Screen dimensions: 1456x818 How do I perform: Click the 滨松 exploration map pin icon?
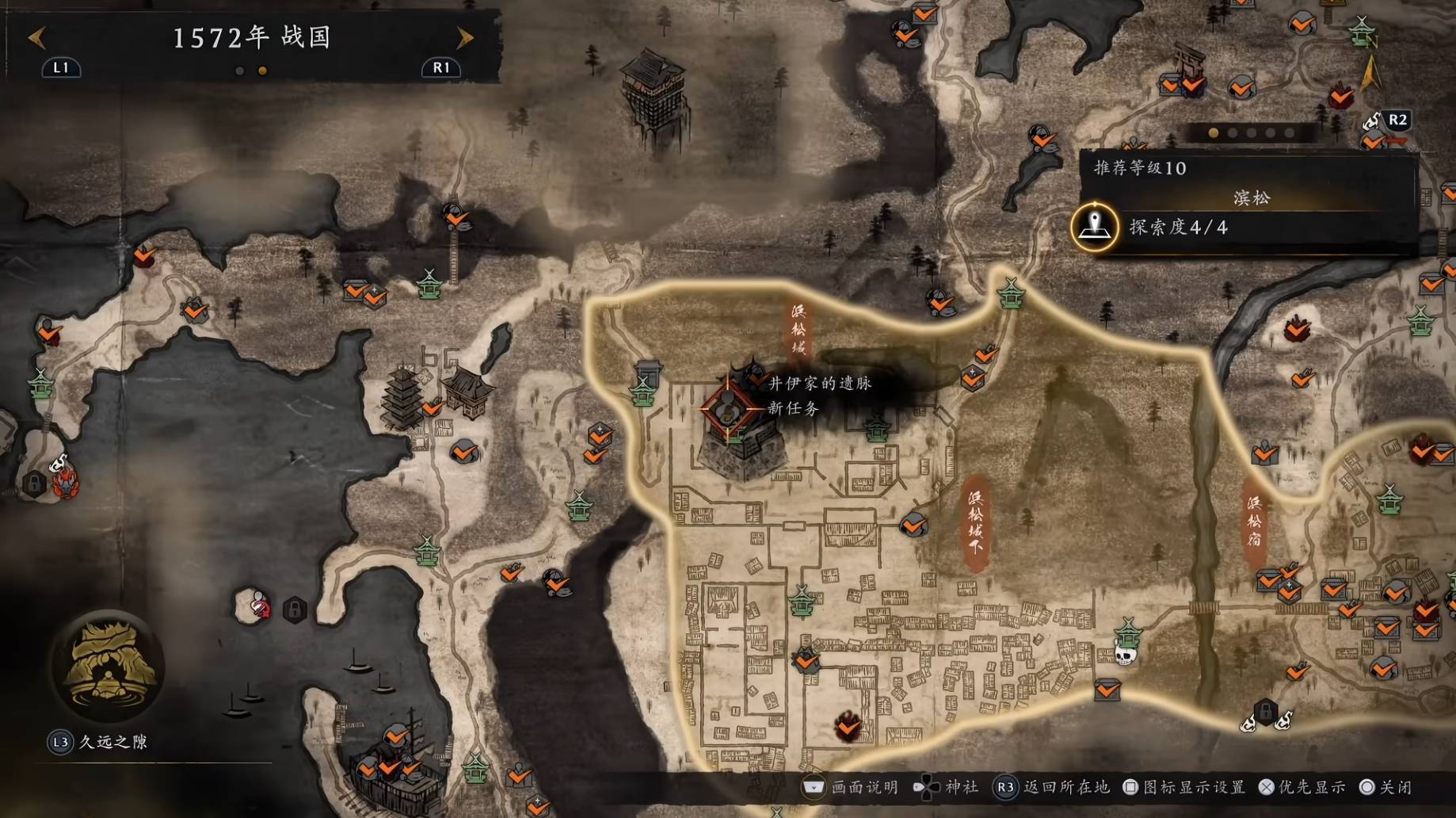[x=1095, y=227]
